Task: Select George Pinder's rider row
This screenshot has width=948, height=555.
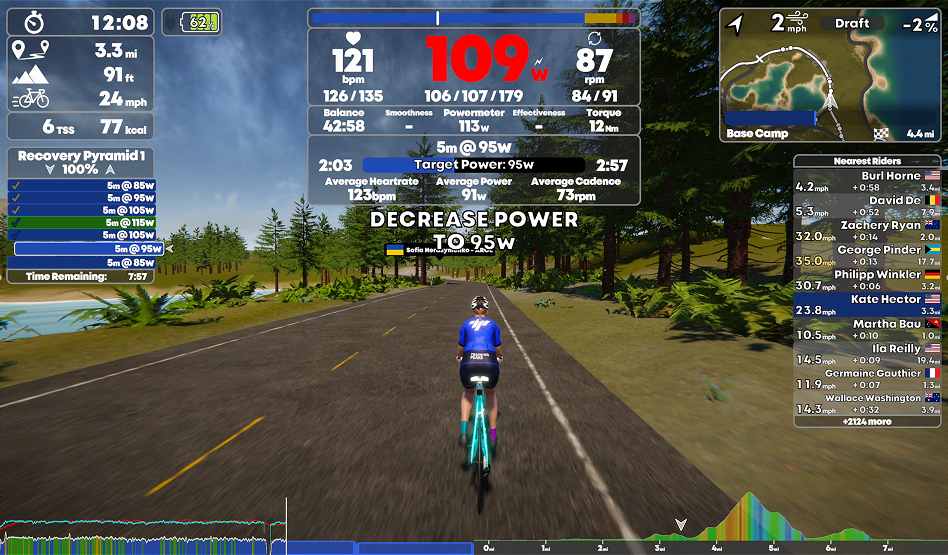Action: coord(867,255)
